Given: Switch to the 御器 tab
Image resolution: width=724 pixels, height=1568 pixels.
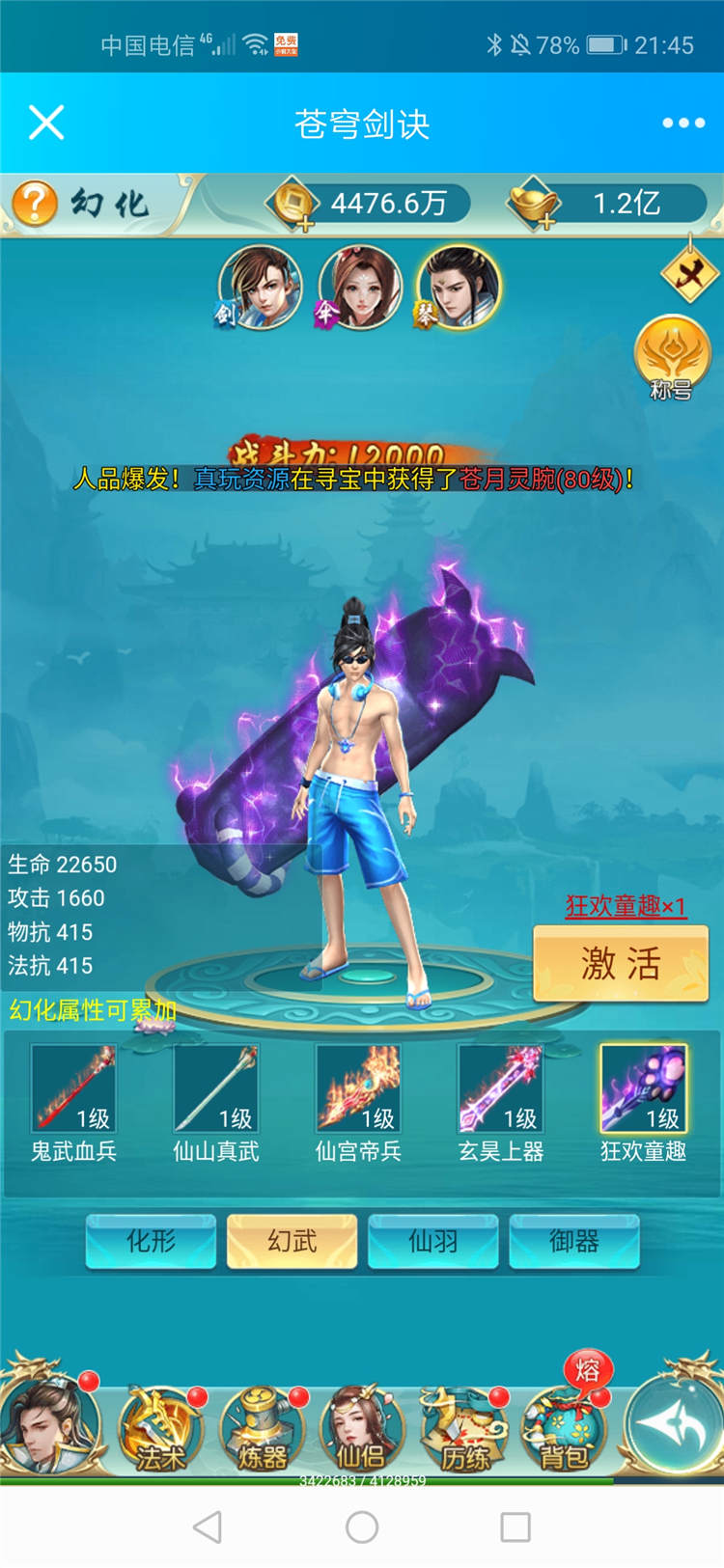Looking at the screenshot, I should click(574, 1241).
